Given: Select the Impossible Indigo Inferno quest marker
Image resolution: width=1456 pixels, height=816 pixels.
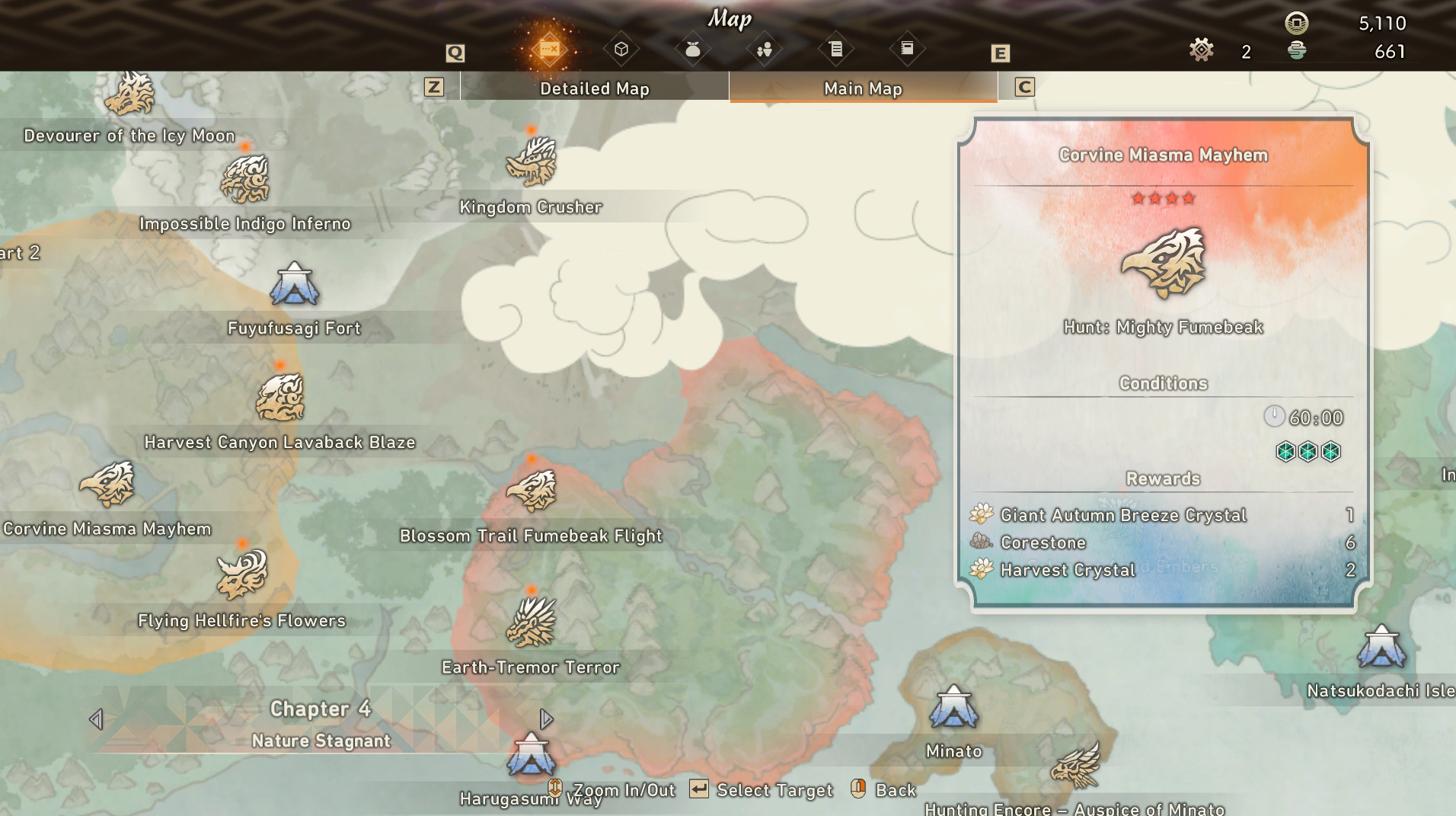Looking at the screenshot, I should click(x=245, y=179).
